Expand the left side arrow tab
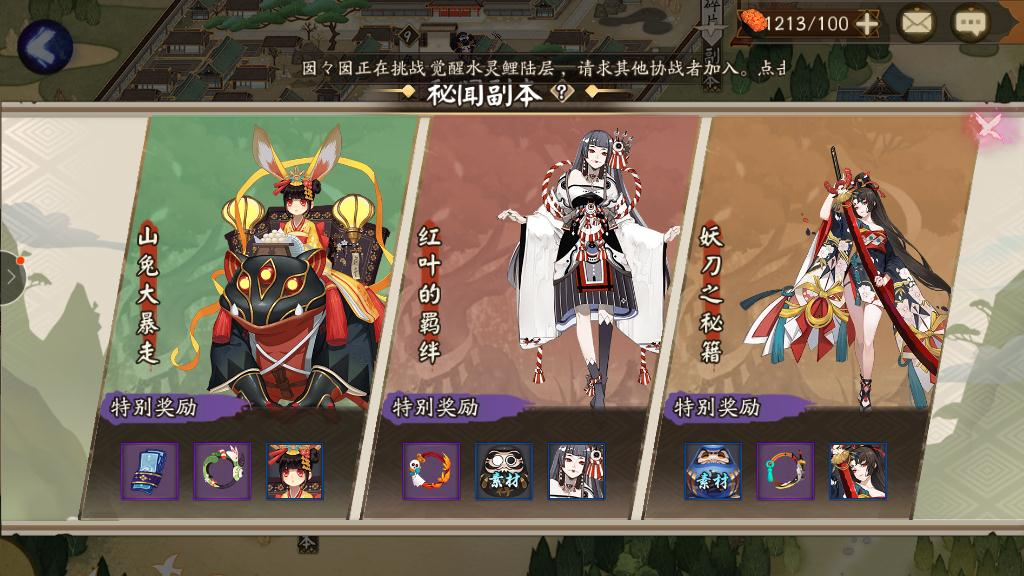 click(x=10, y=278)
